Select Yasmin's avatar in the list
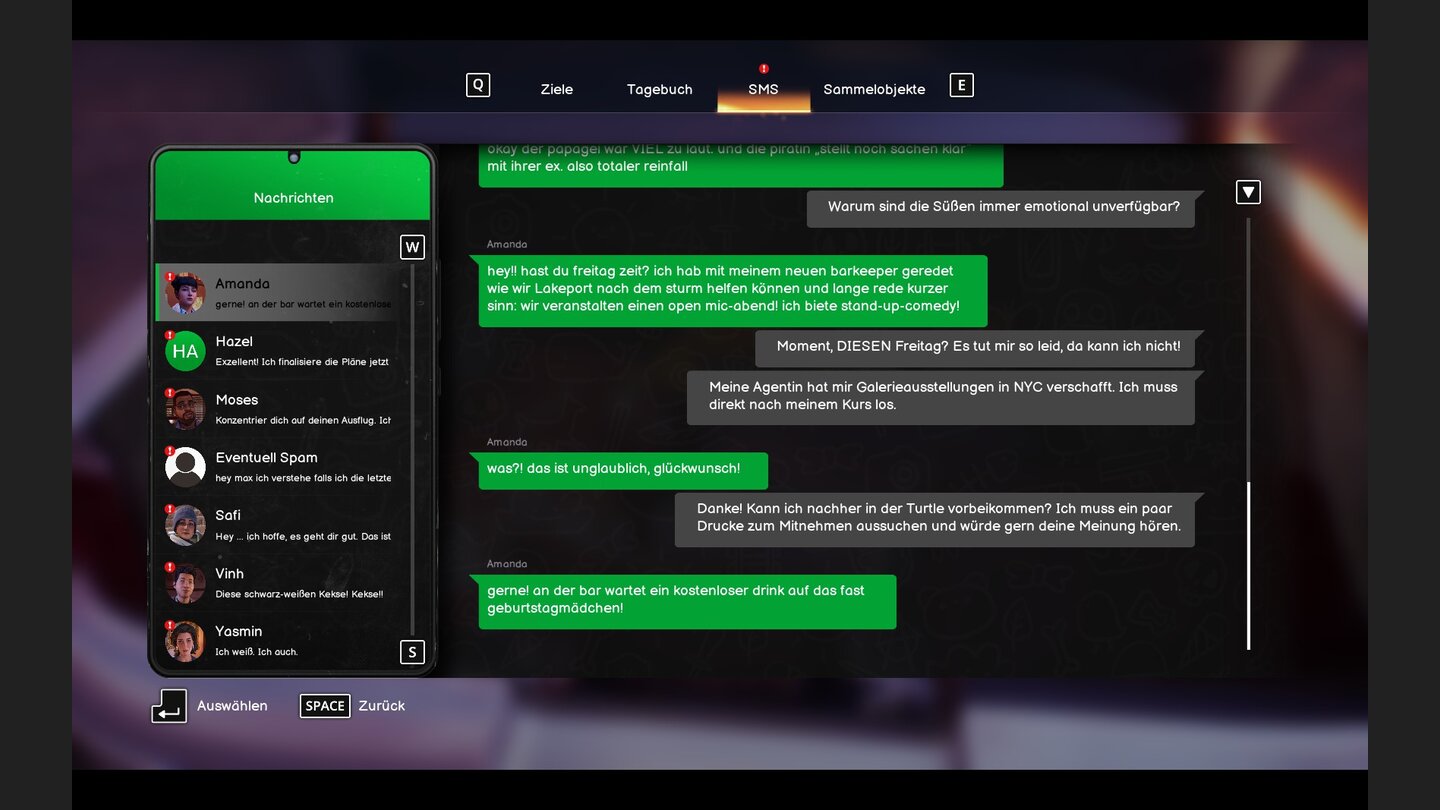 (185, 640)
